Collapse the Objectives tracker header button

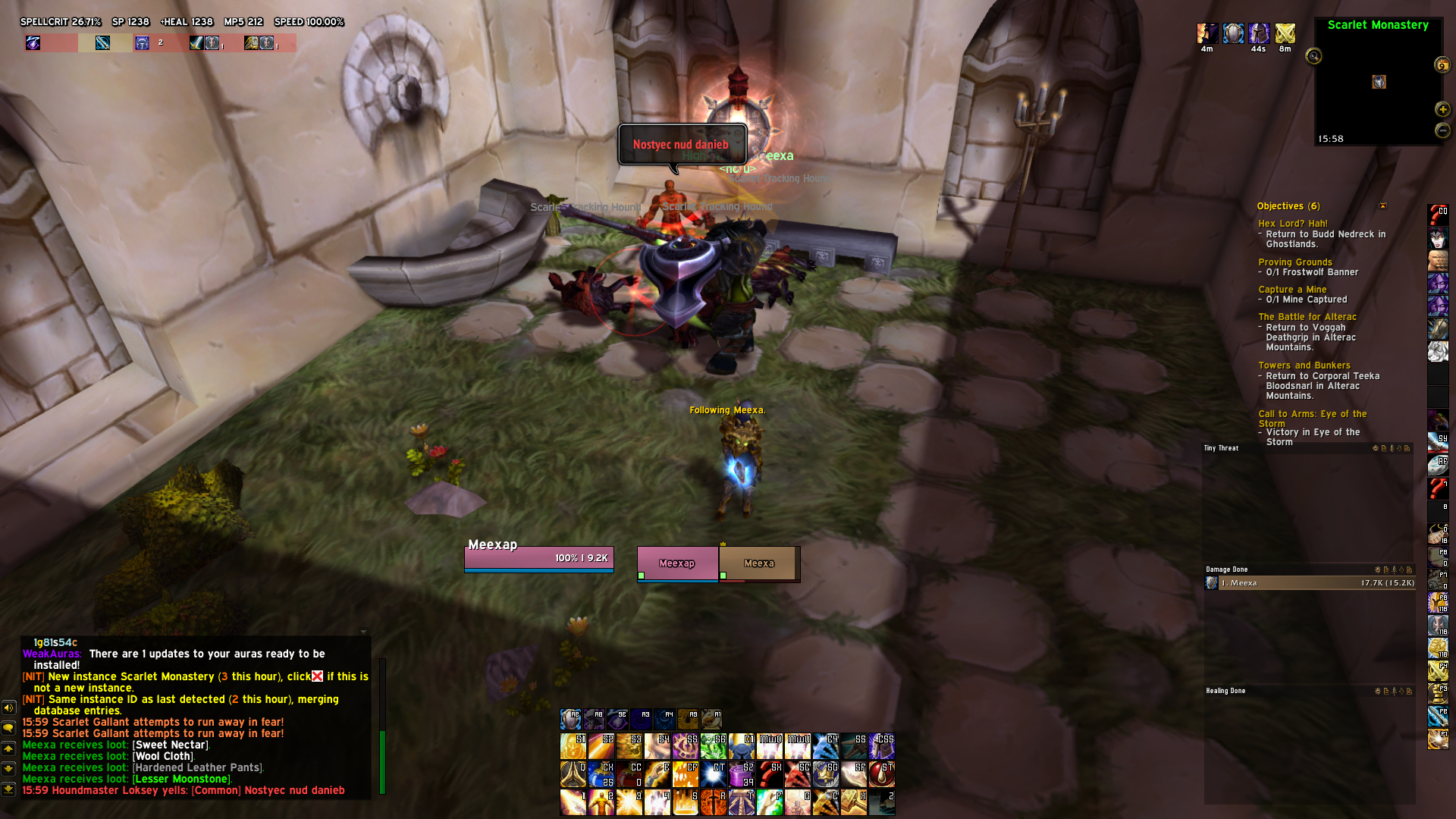[1382, 206]
